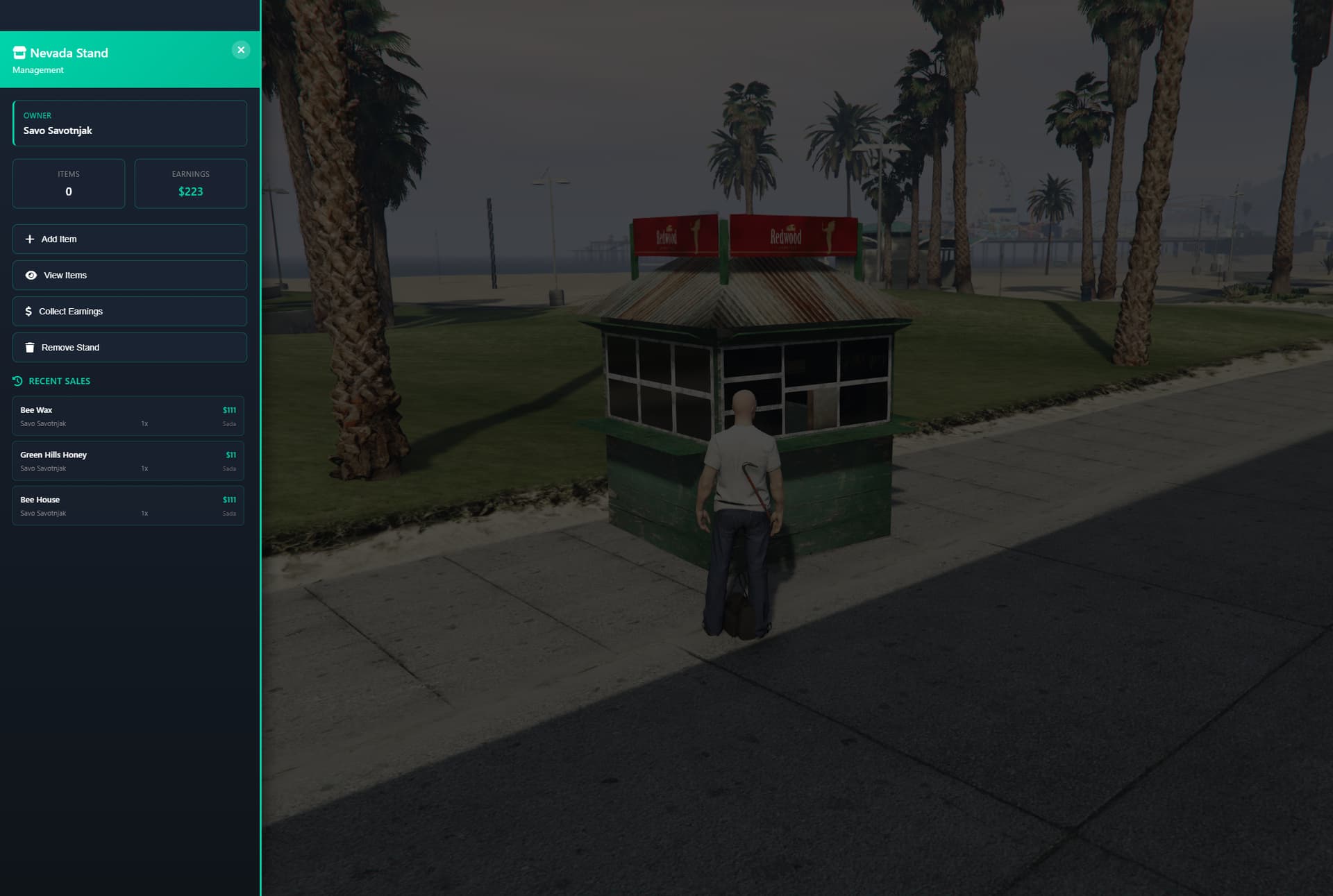Click the plus icon next to Add Item
Screen dimensions: 1333x896
pyautogui.click(x=28, y=239)
